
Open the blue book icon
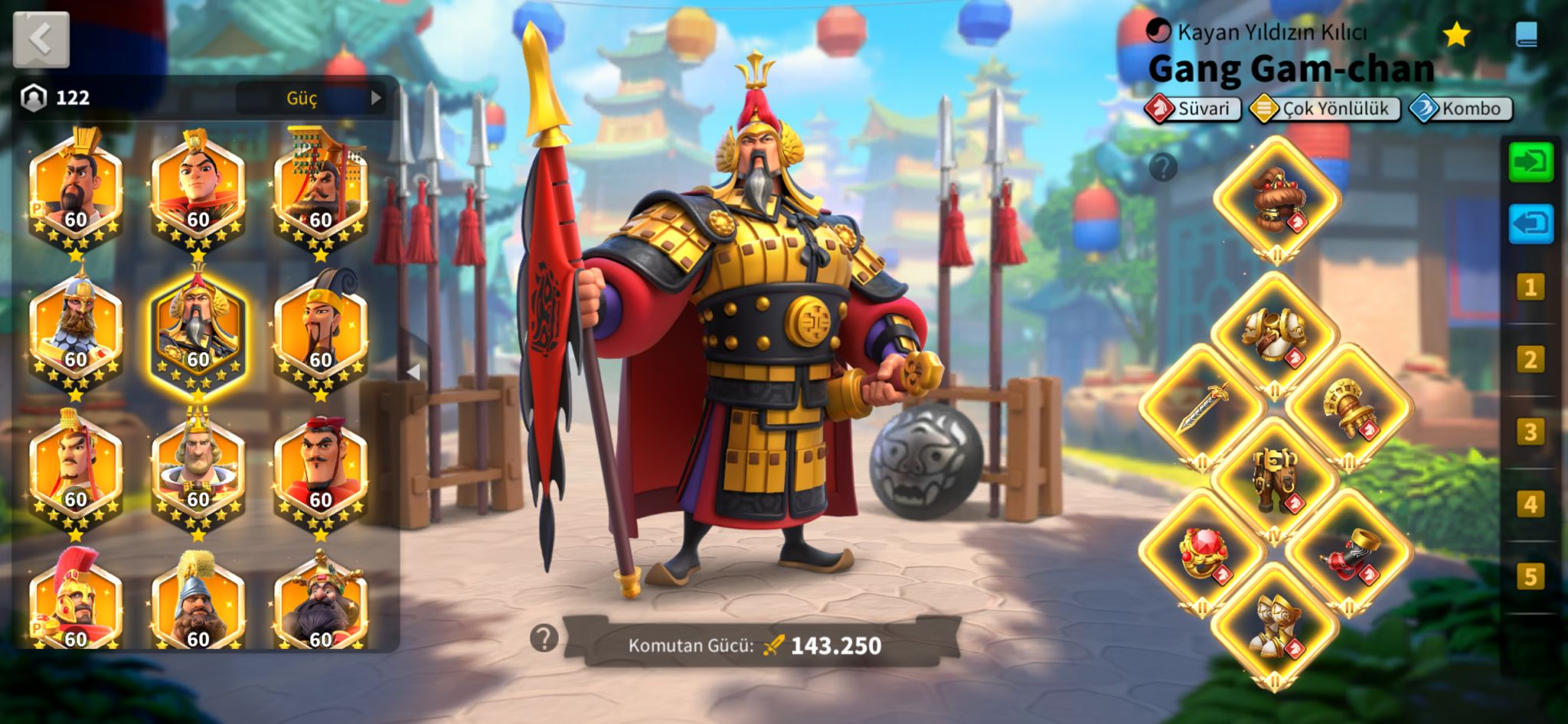(1526, 34)
